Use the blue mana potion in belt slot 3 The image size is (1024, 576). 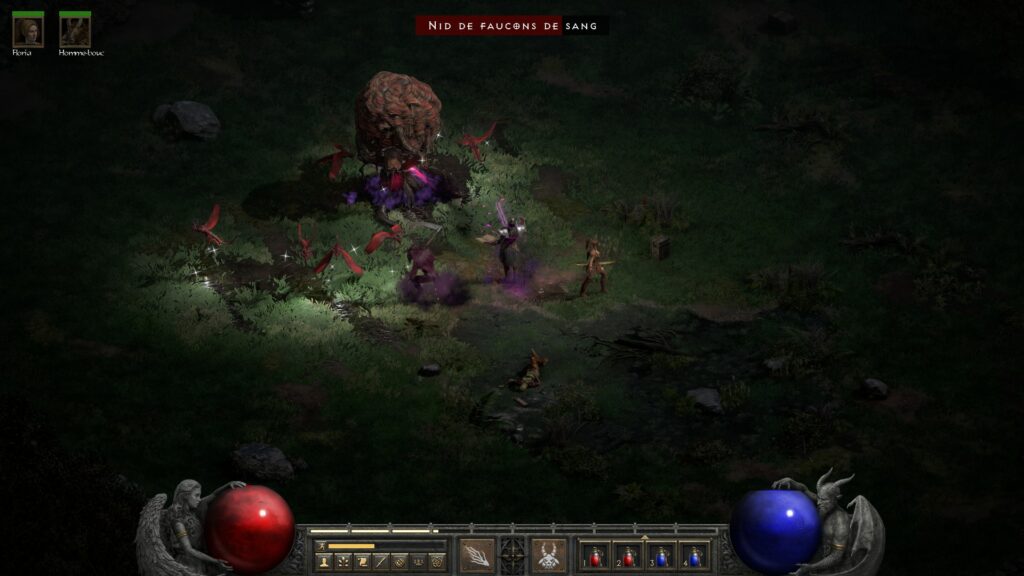click(x=661, y=556)
